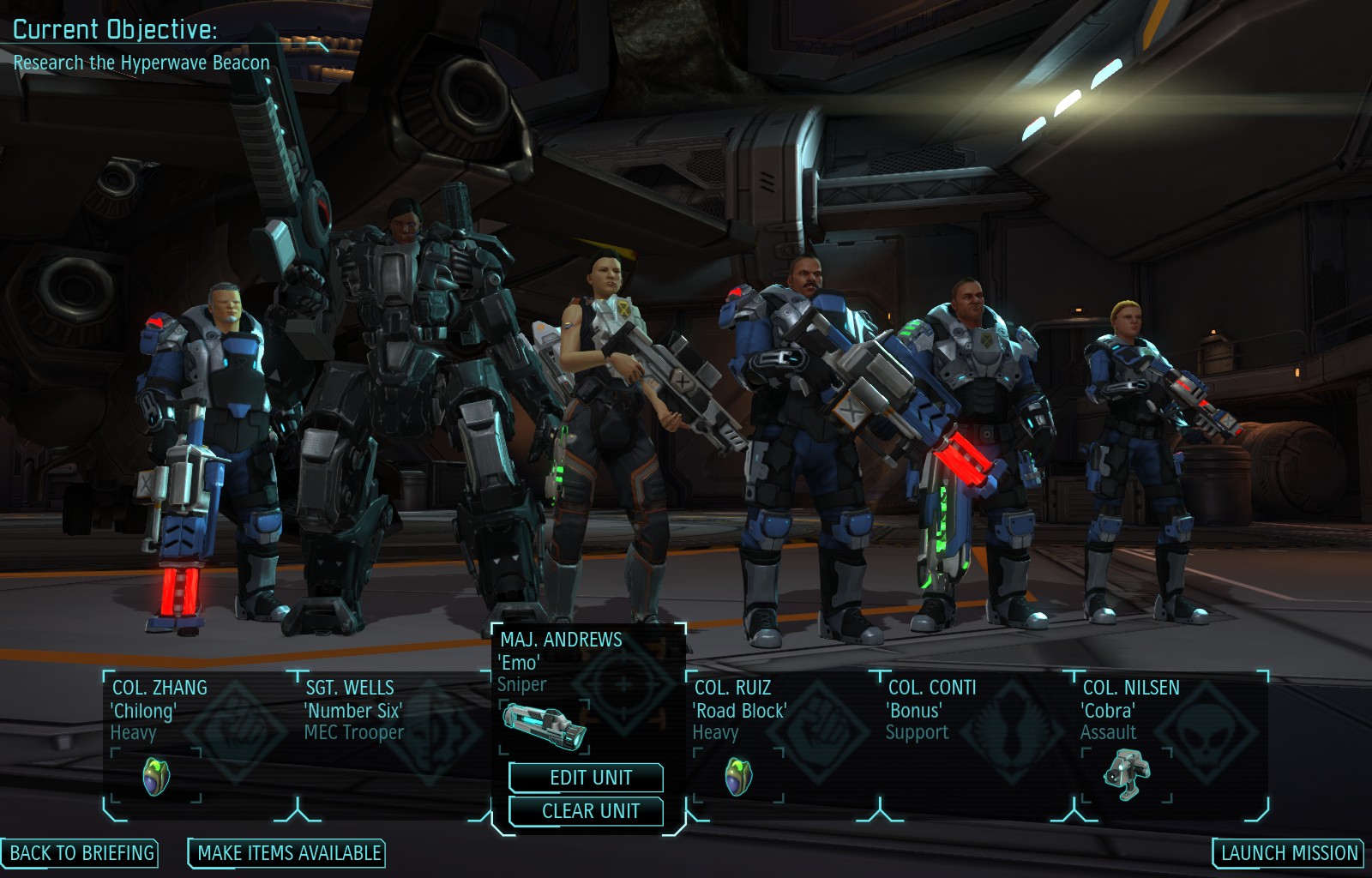Click Maj. Andrews' equipped item icon
Screen dimensions: 1372x878
545,725
